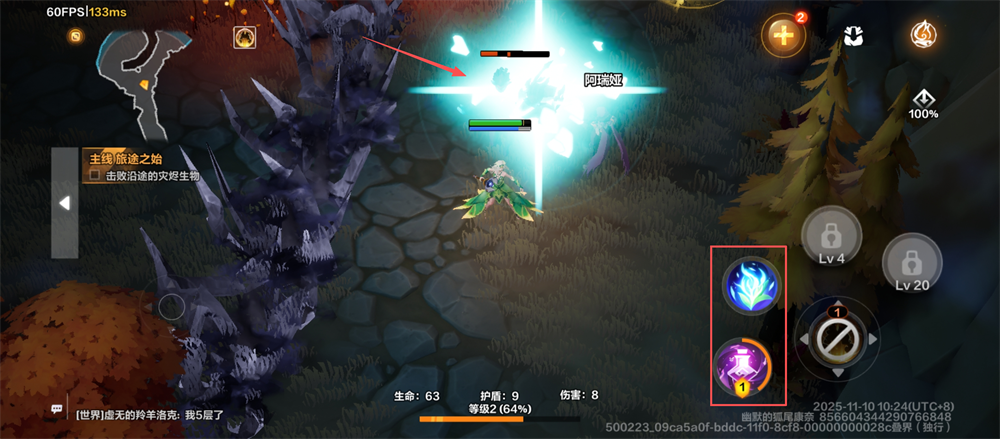Tap the locked Lv 20 skill slot
This screenshot has height=439, width=1000.
pos(910,264)
